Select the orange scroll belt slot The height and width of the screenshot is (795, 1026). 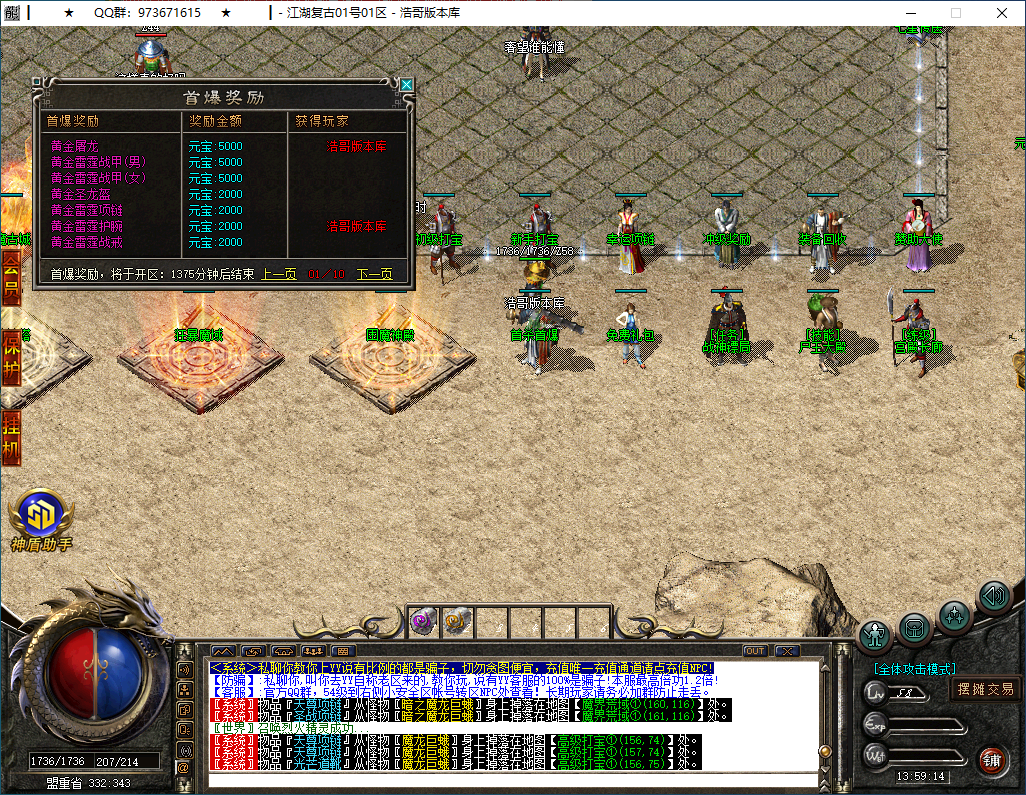pyautogui.click(x=456, y=622)
